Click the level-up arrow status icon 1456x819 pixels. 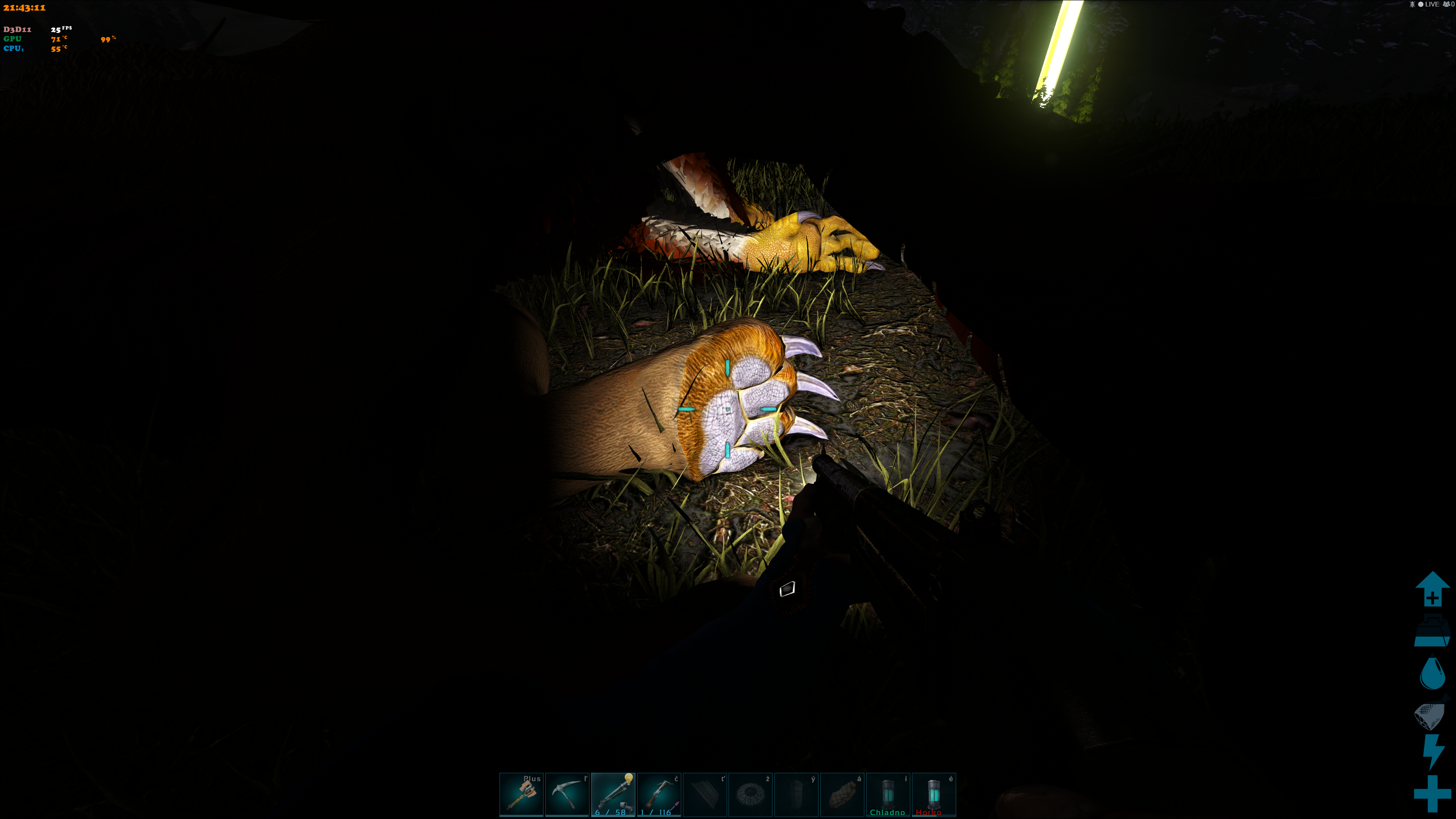(1432, 589)
